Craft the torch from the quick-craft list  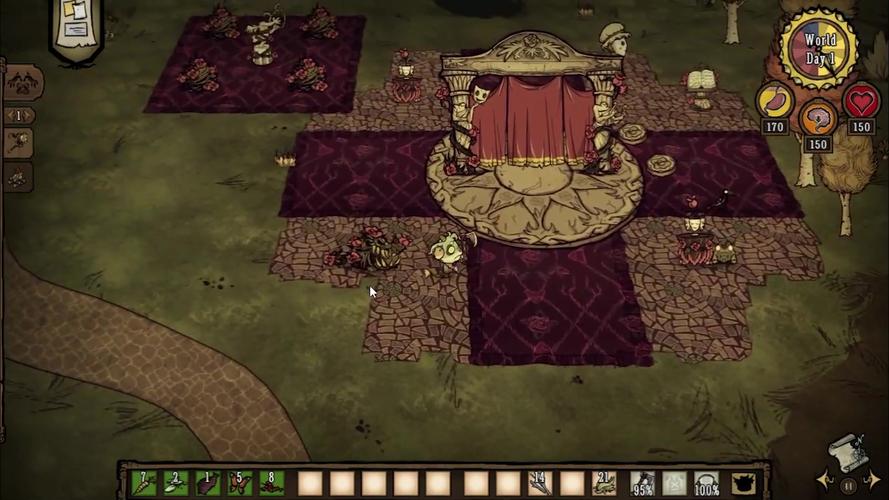19,142
